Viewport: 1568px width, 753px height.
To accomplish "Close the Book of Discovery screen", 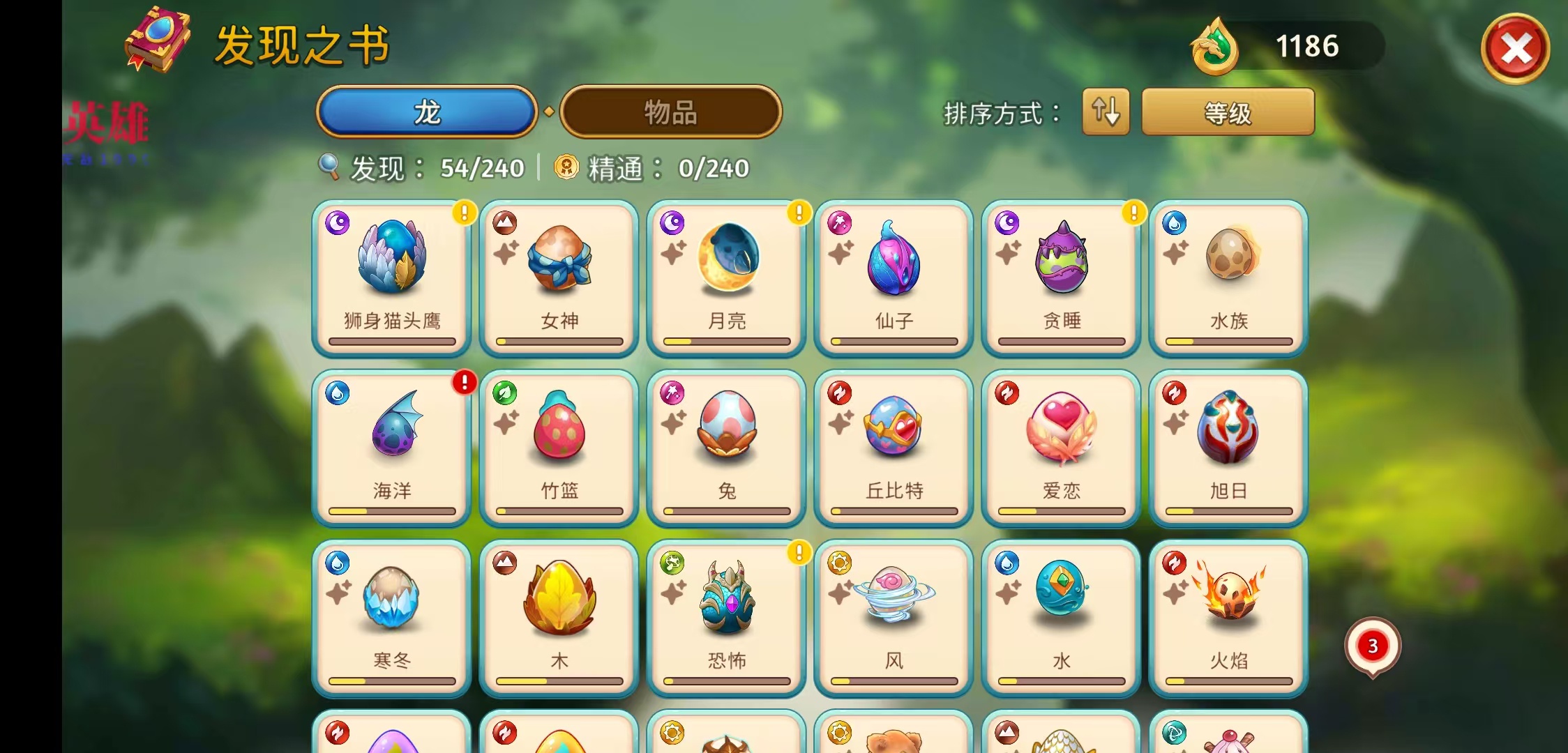I will coord(1515,49).
